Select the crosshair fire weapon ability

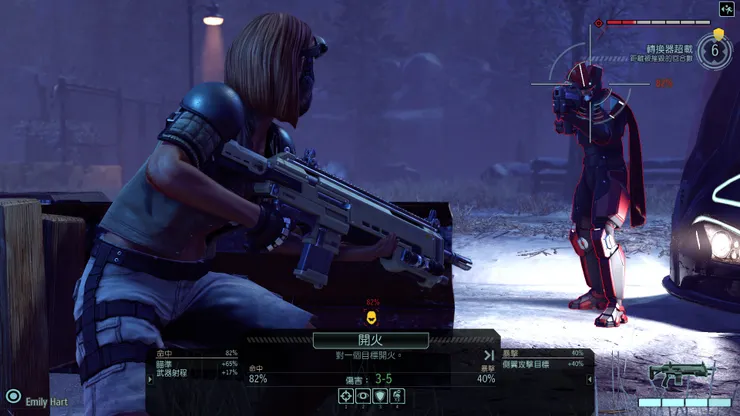(x=346, y=397)
